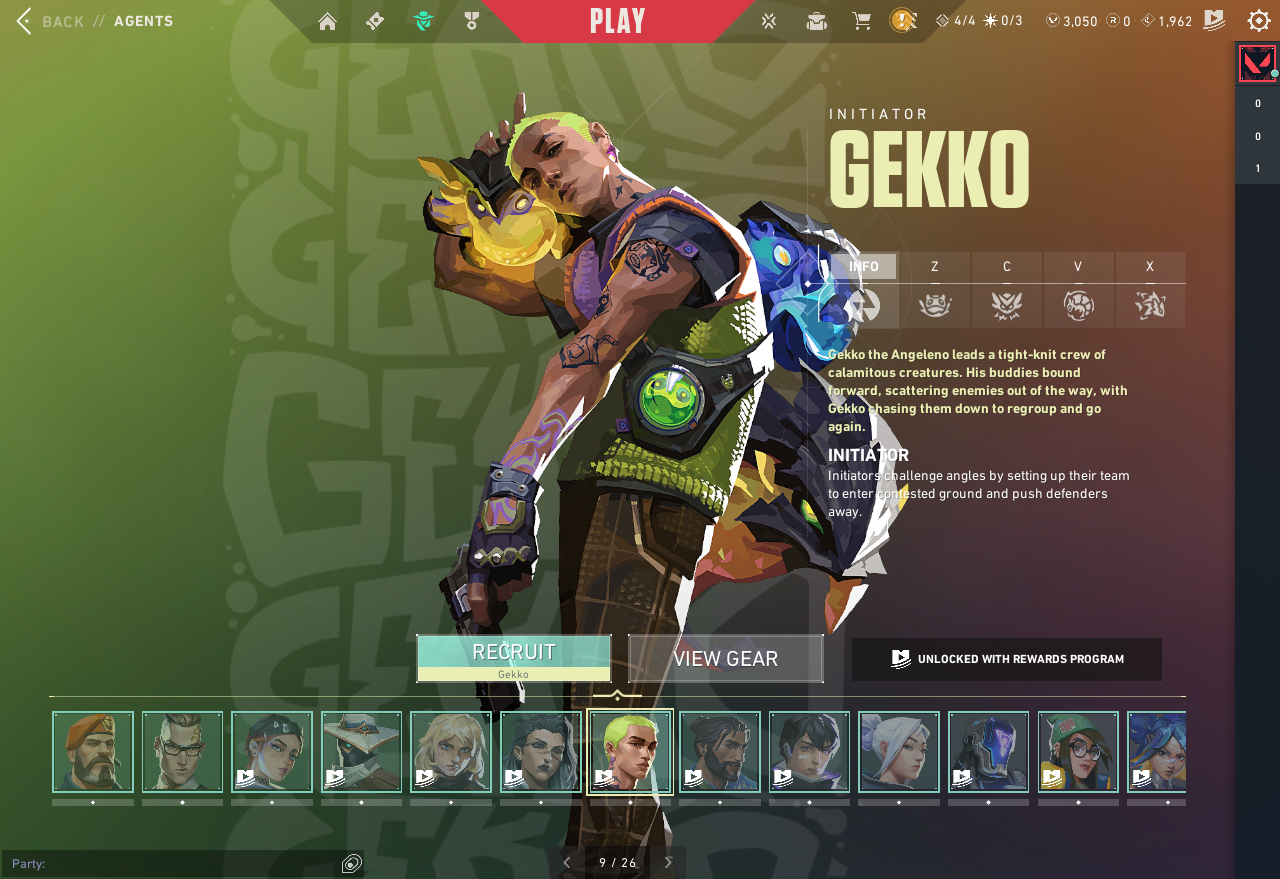This screenshot has height=879, width=1280.
Task: Recruit Gekko
Action: pos(514,658)
